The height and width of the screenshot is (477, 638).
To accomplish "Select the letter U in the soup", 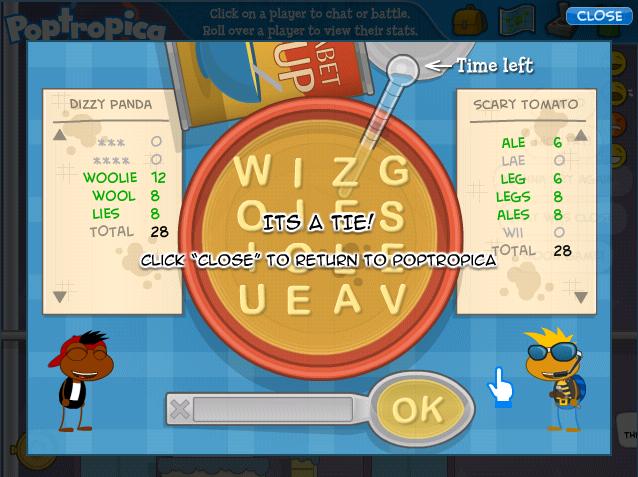I will 253,297.
